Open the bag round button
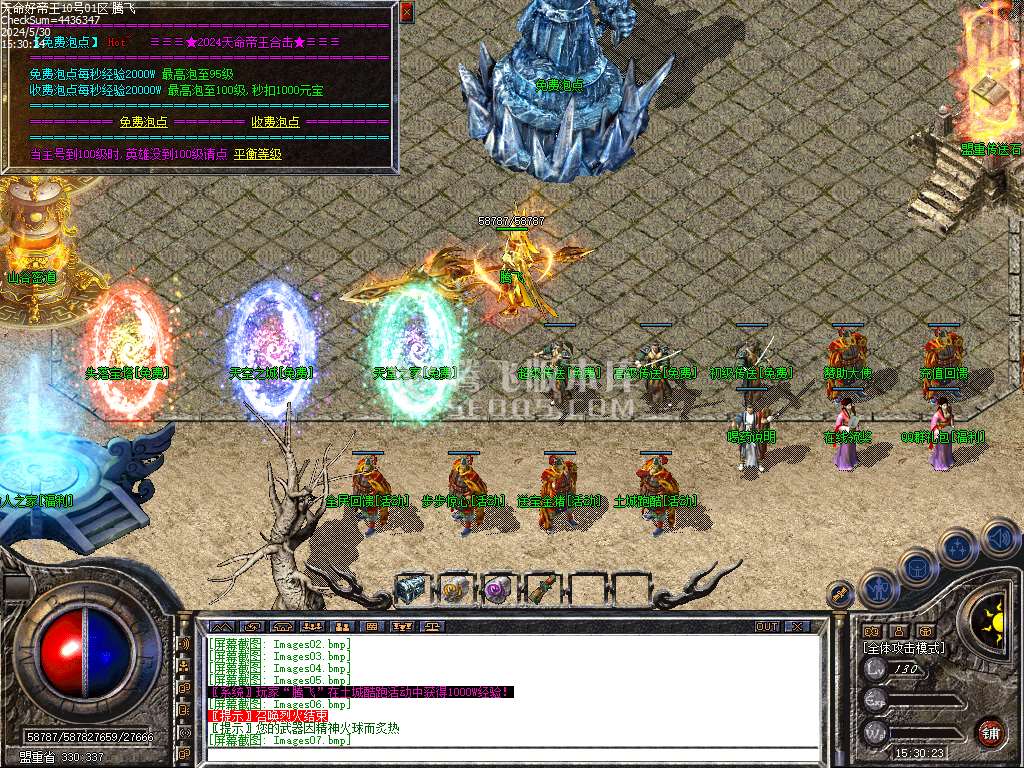 coord(917,568)
